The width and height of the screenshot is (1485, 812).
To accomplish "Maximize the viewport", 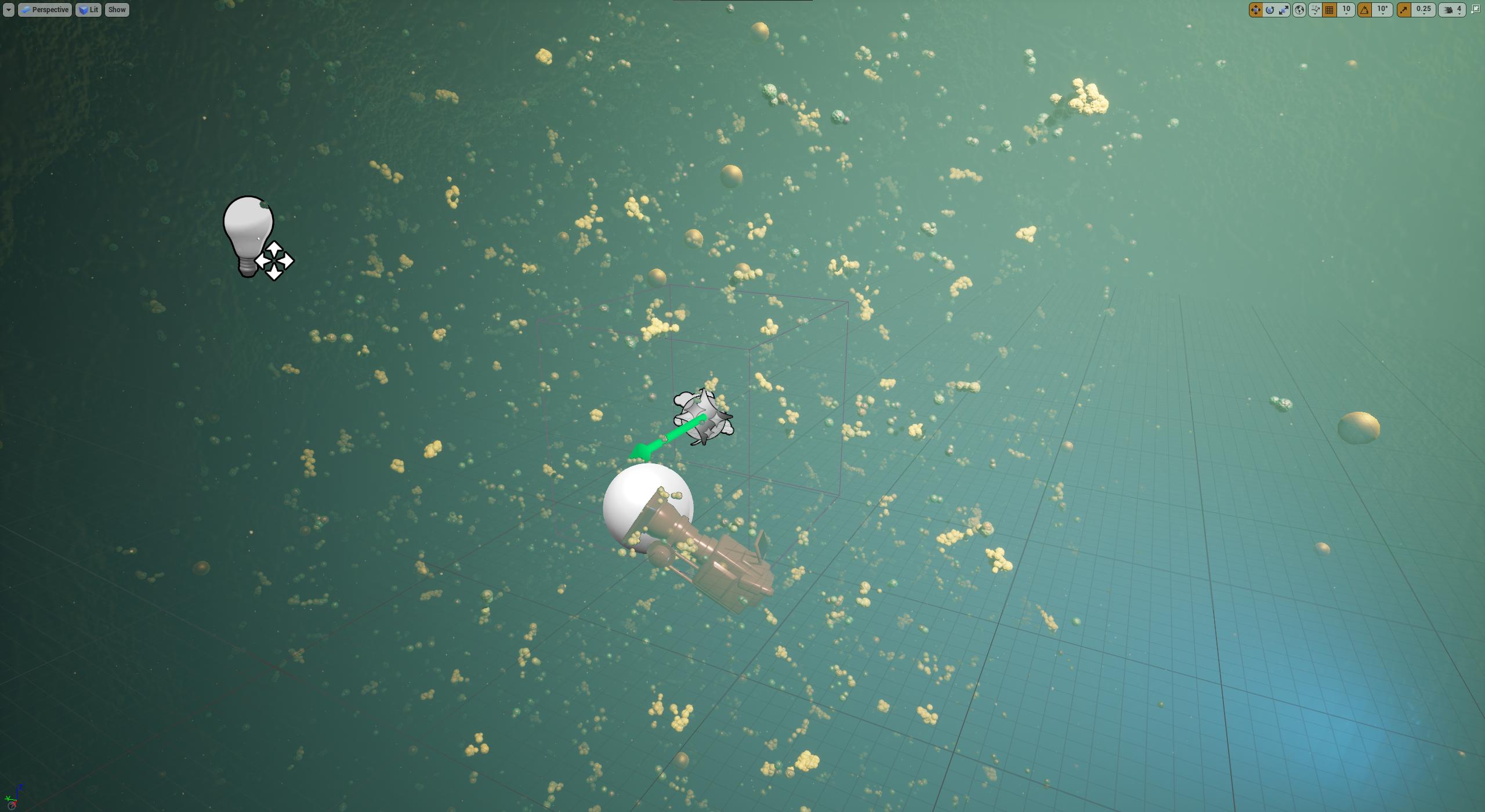I will [x=1476, y=9].
